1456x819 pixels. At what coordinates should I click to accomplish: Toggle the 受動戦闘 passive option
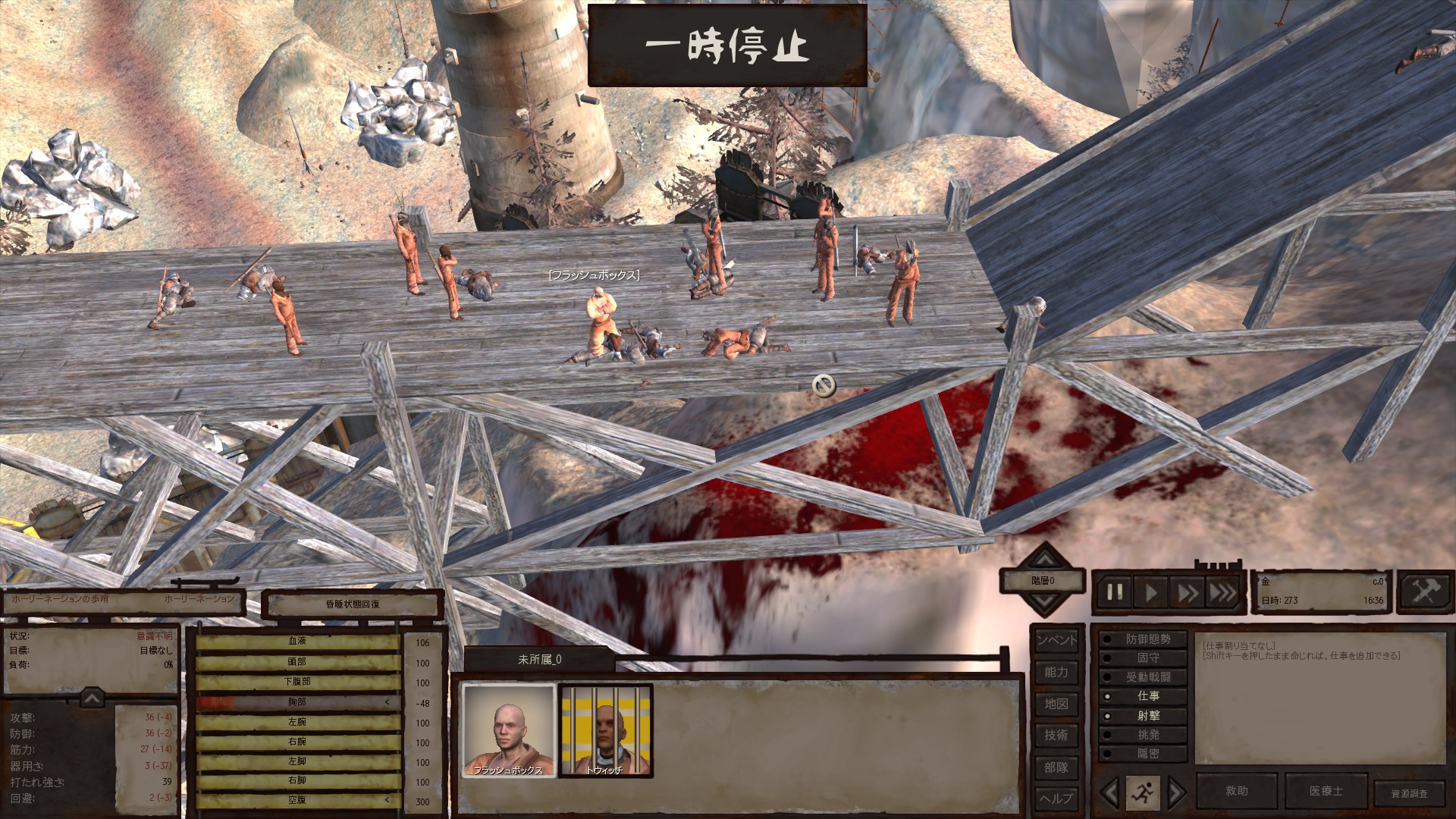[1142, 677]
